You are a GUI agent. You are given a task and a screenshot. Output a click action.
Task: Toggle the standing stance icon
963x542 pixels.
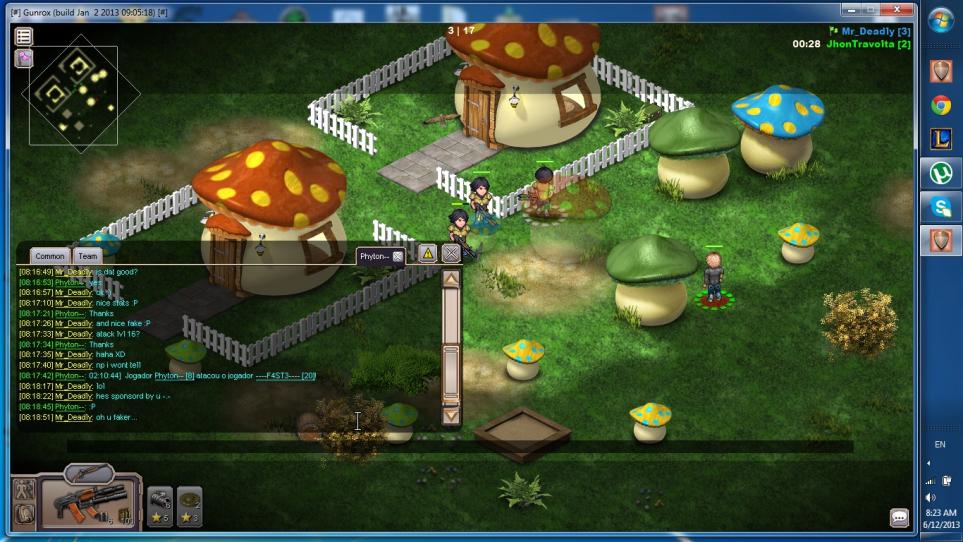[25, 491]
